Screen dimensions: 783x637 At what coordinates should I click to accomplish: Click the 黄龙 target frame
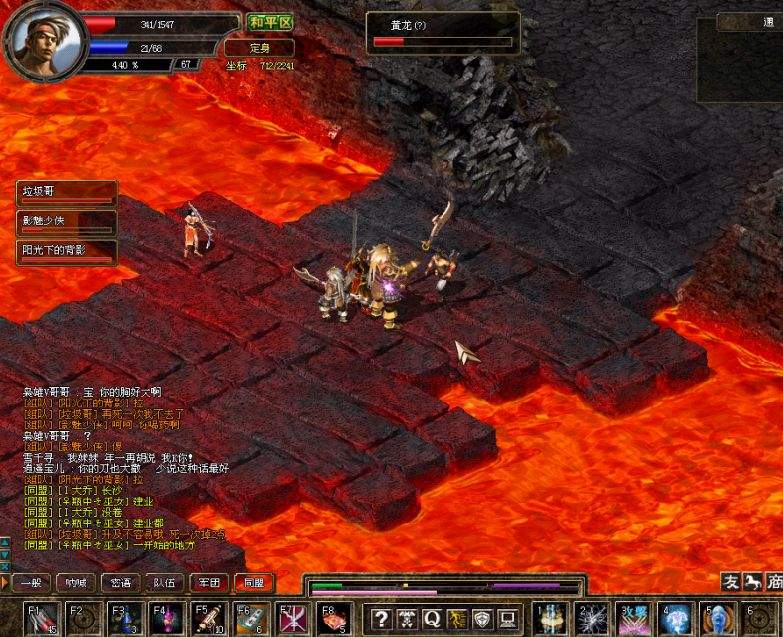point(442,33)
